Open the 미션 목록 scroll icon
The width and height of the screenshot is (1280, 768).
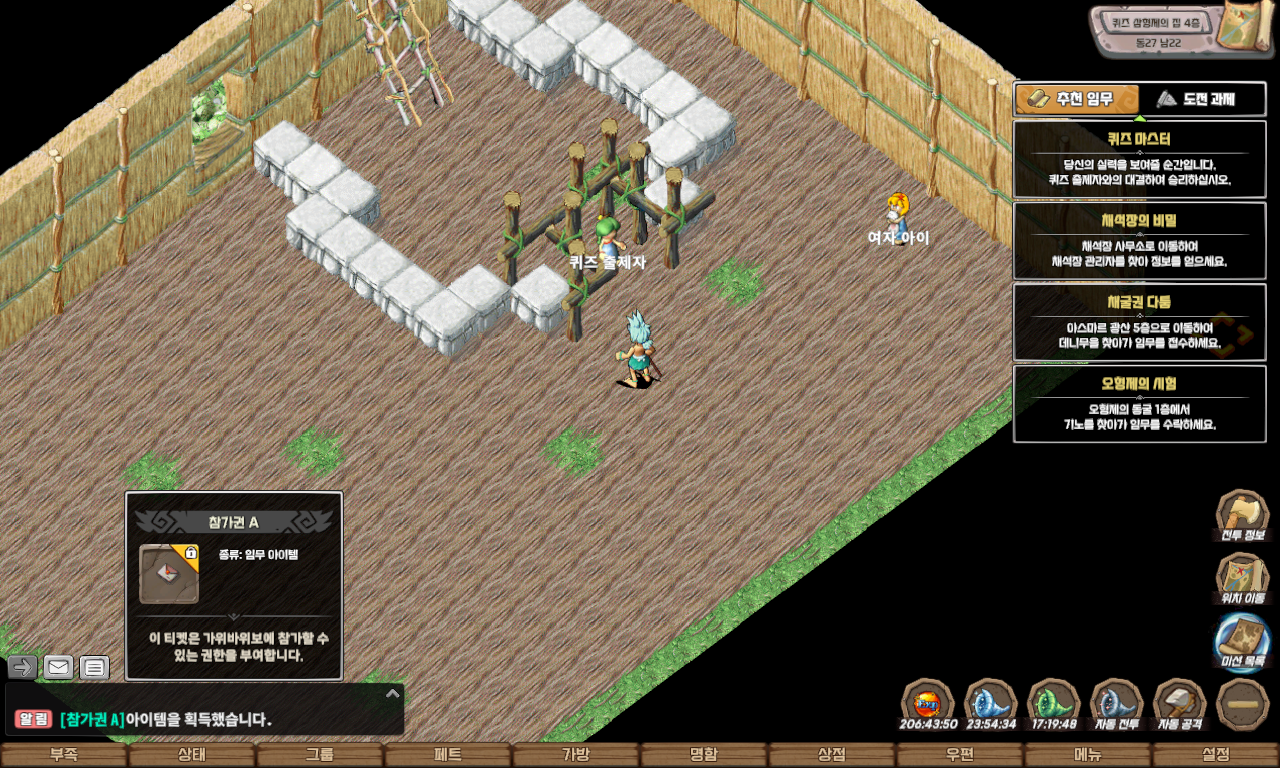[1241, 642]
